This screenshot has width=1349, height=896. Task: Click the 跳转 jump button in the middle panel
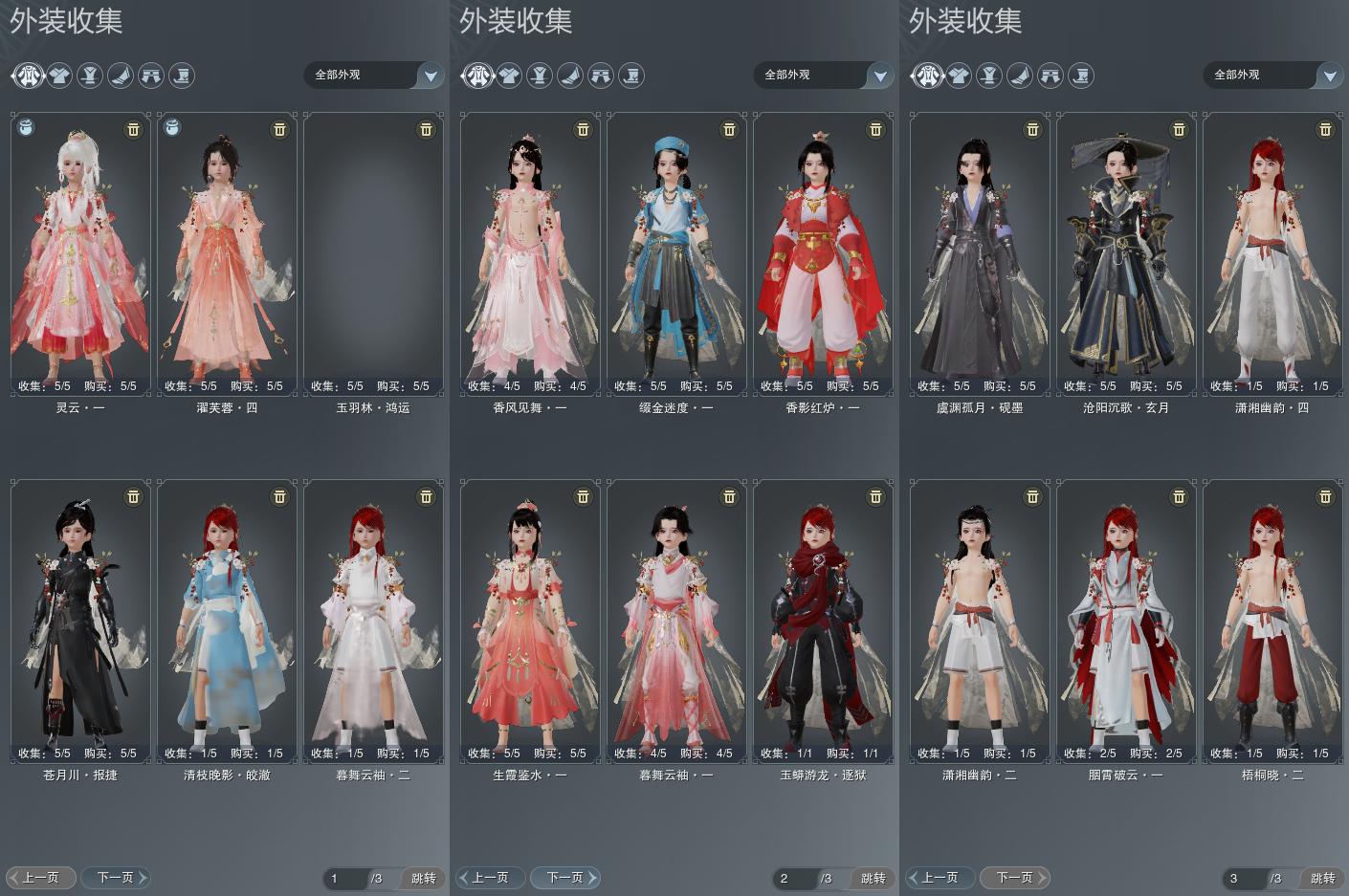(x=873, y=877)
